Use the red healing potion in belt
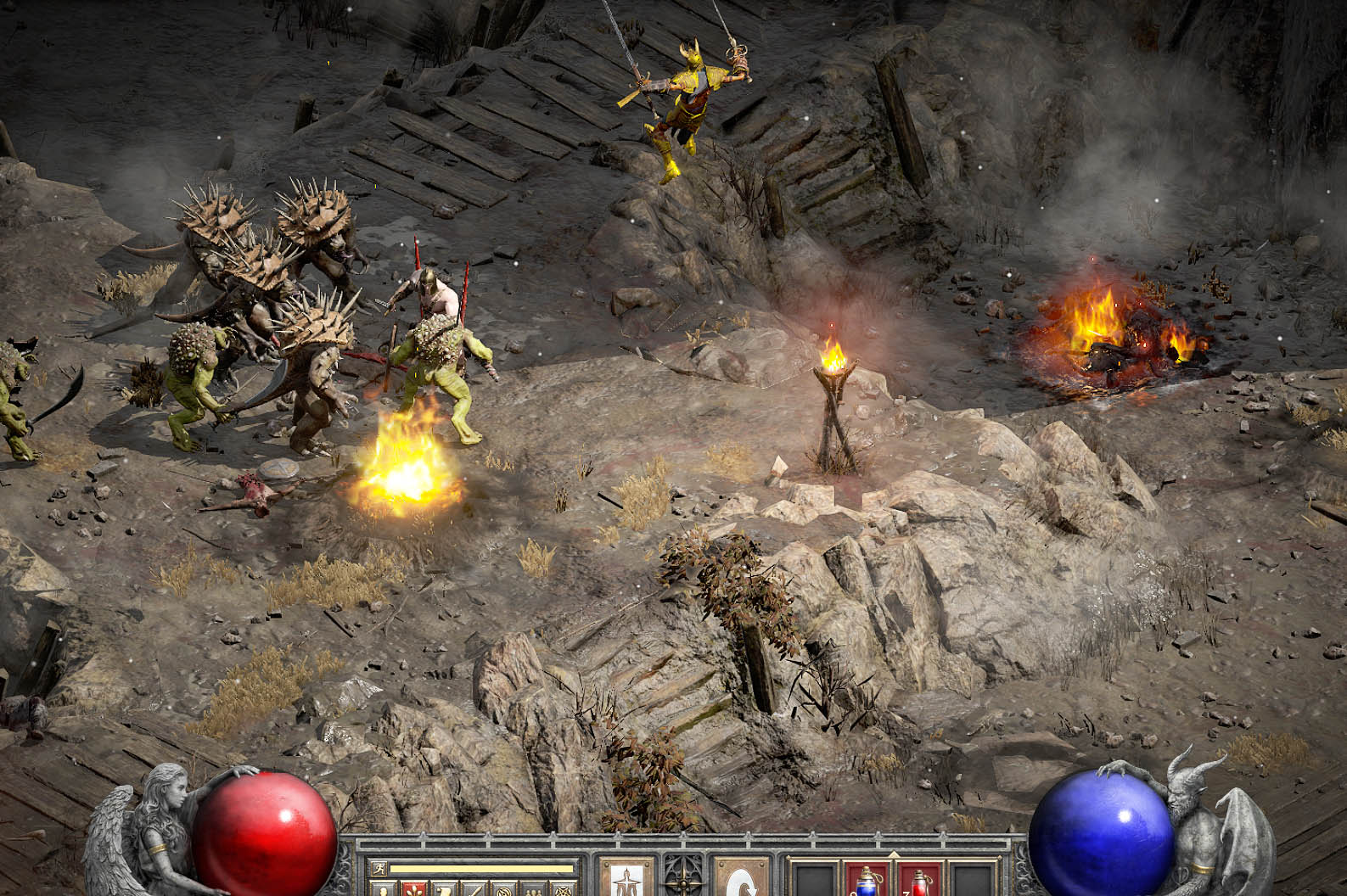Screen dimensions: 1347x896 pyautogui.click(x=920, y=881)
